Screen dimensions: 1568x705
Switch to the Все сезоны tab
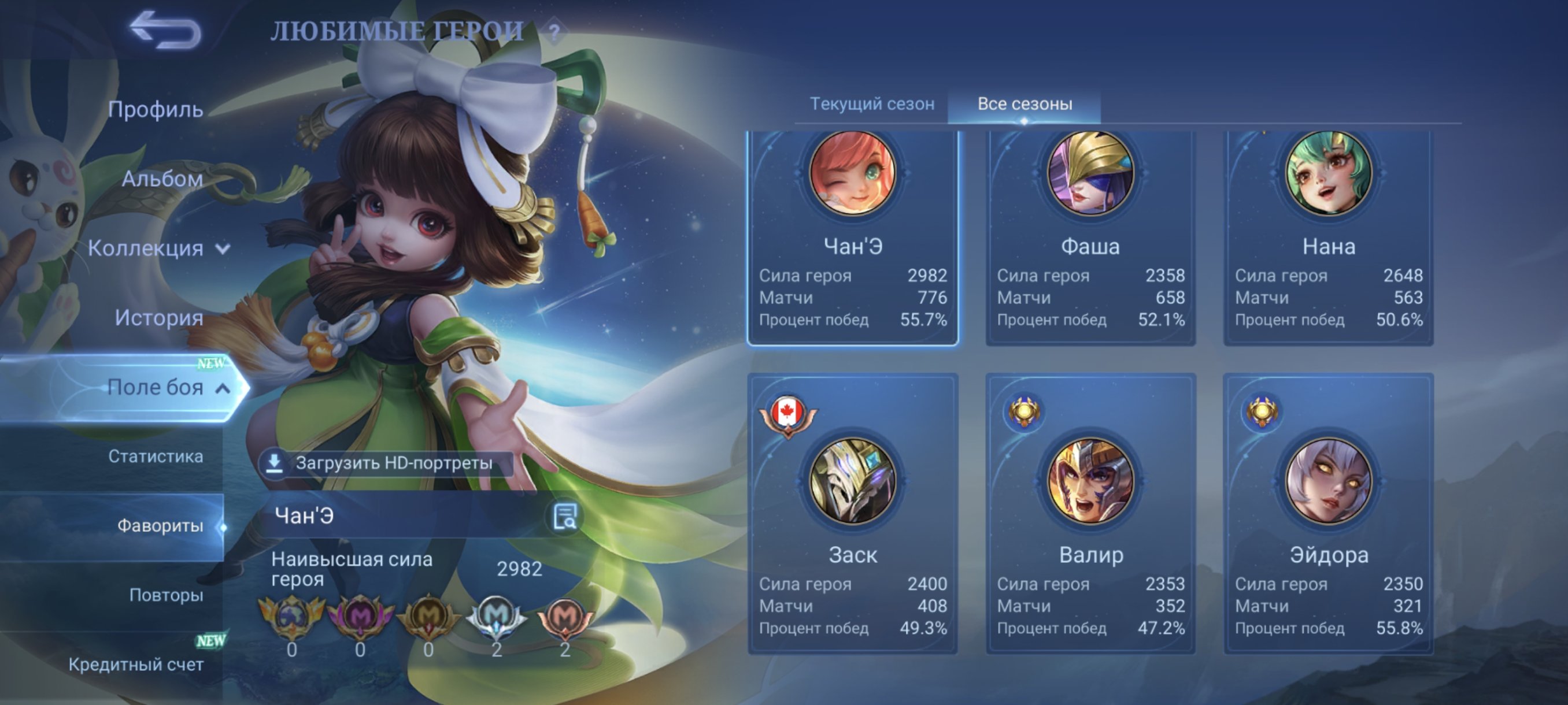click(x=1025, y=103)
